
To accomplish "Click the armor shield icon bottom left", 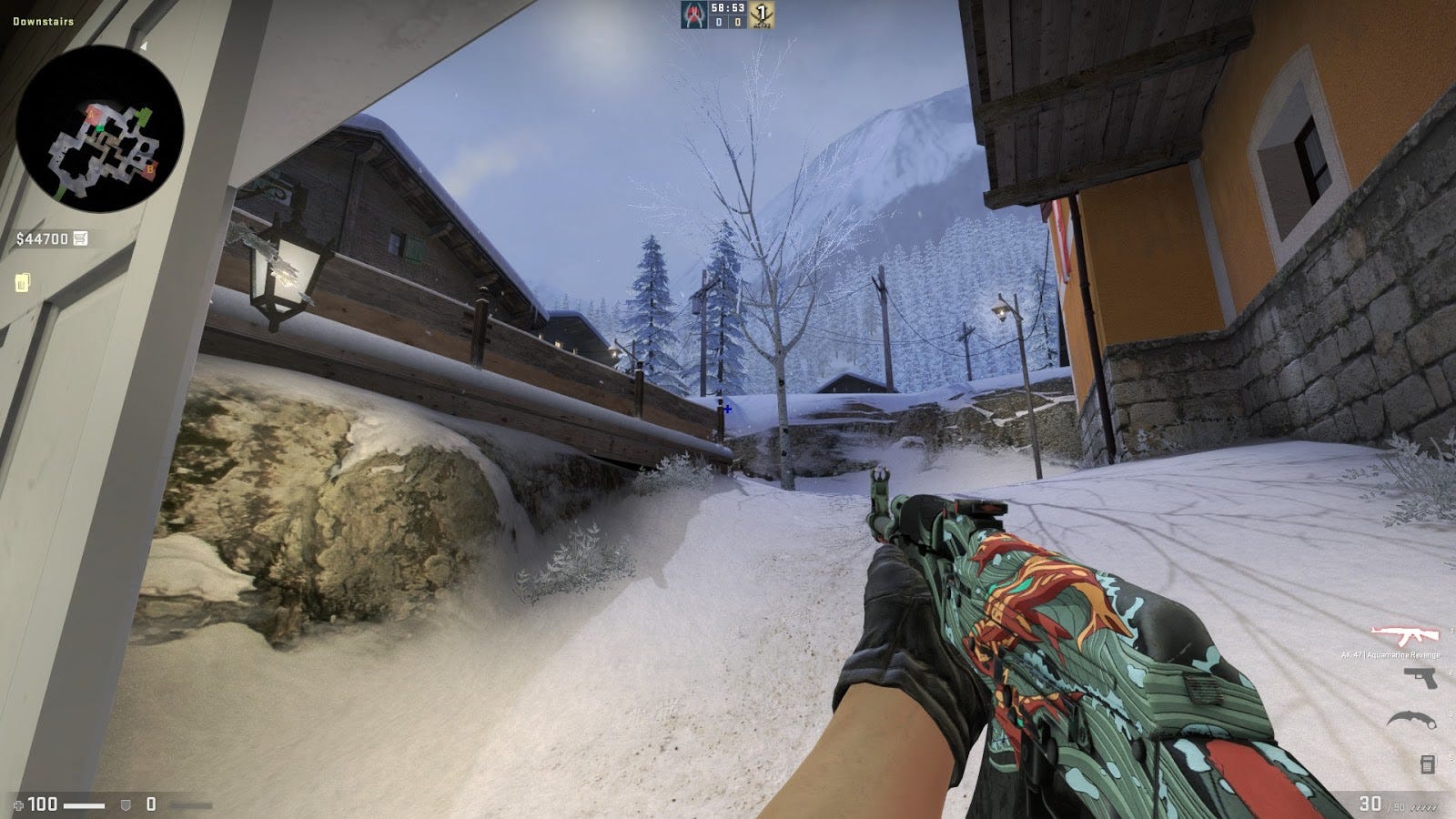I will click(x=126, y=804).
